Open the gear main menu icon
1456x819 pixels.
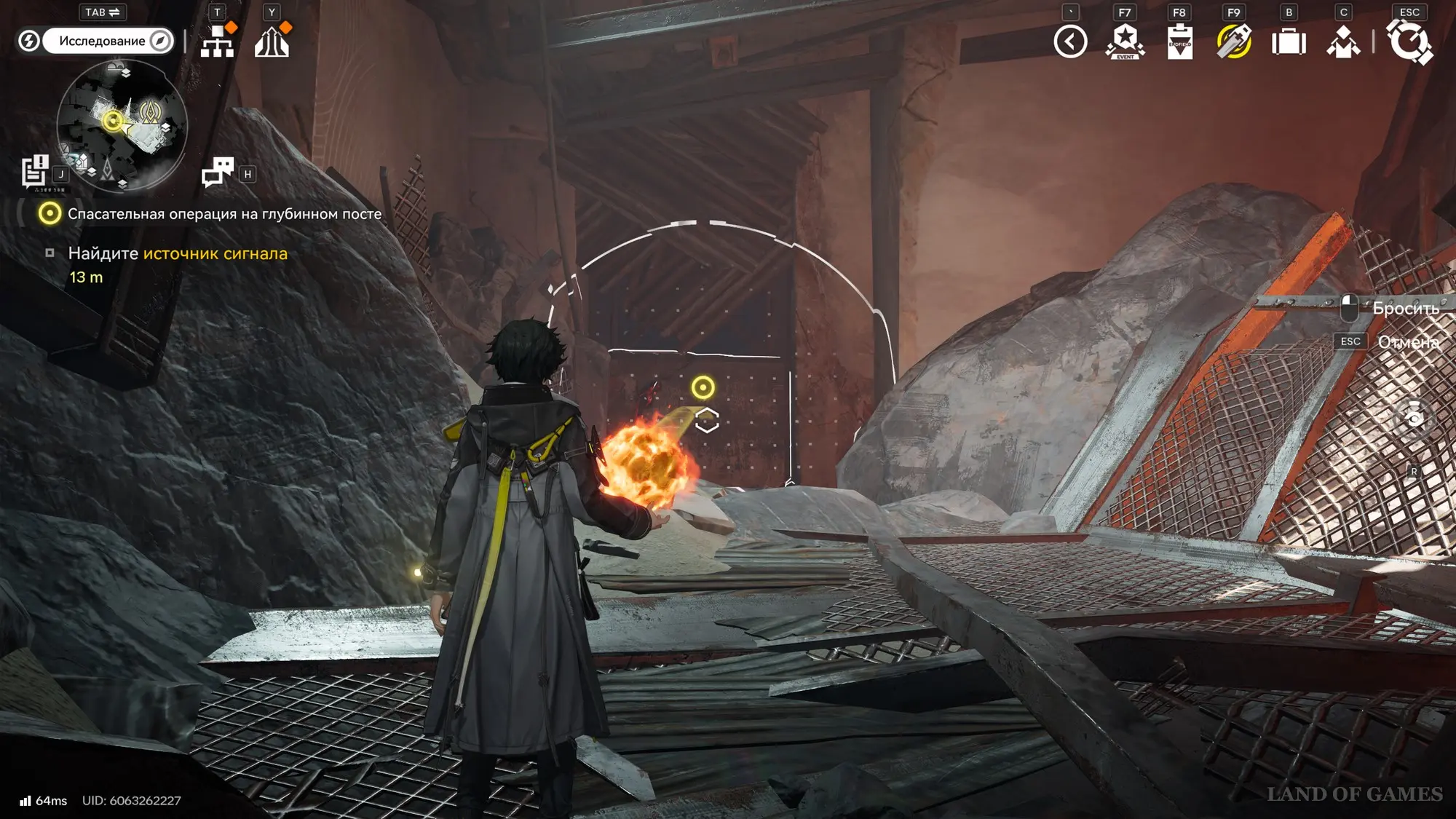pyautogui.click(x=1409, y=41)
